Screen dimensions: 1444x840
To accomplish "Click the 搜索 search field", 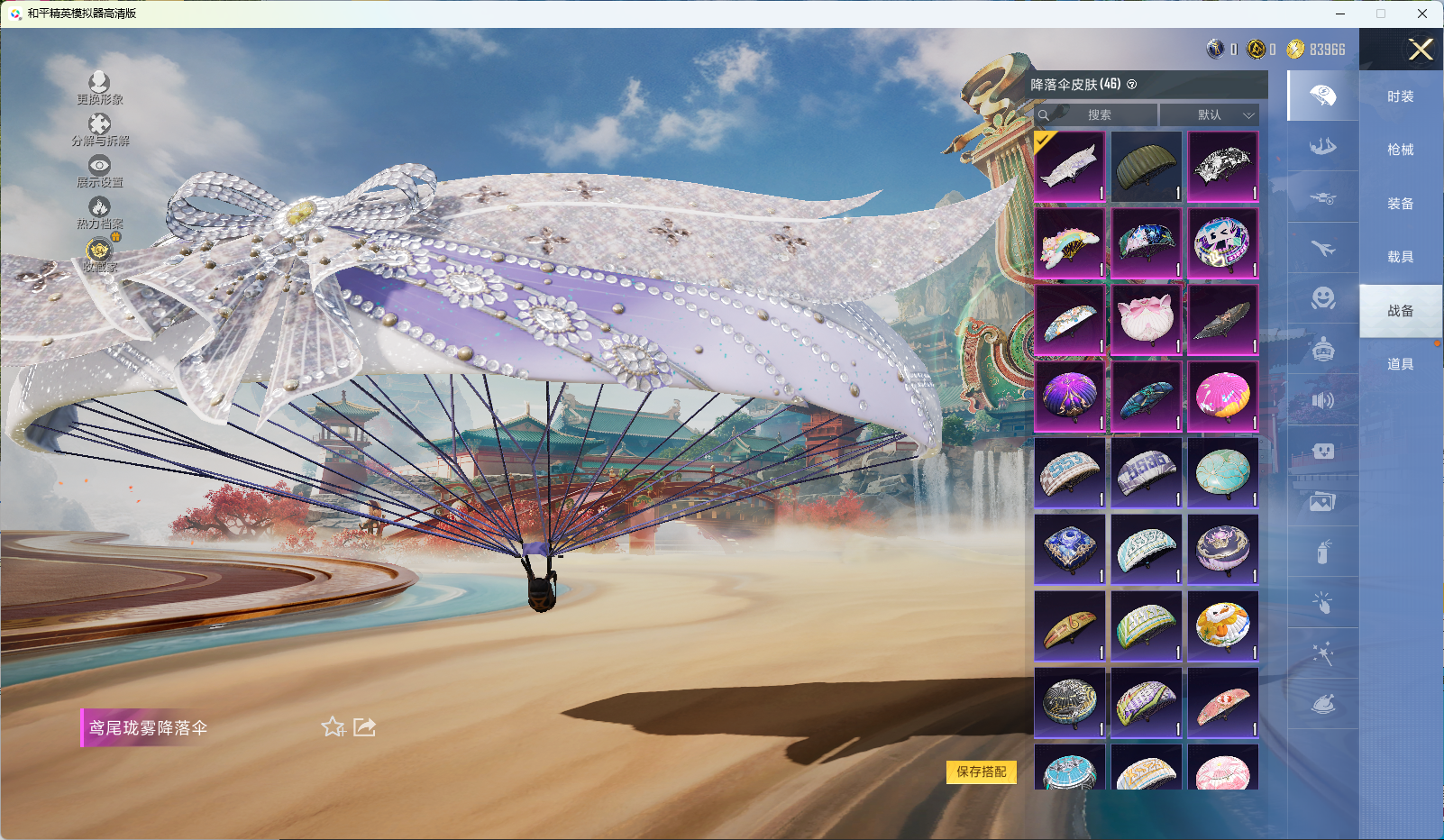I will [x=1097, y=115].
